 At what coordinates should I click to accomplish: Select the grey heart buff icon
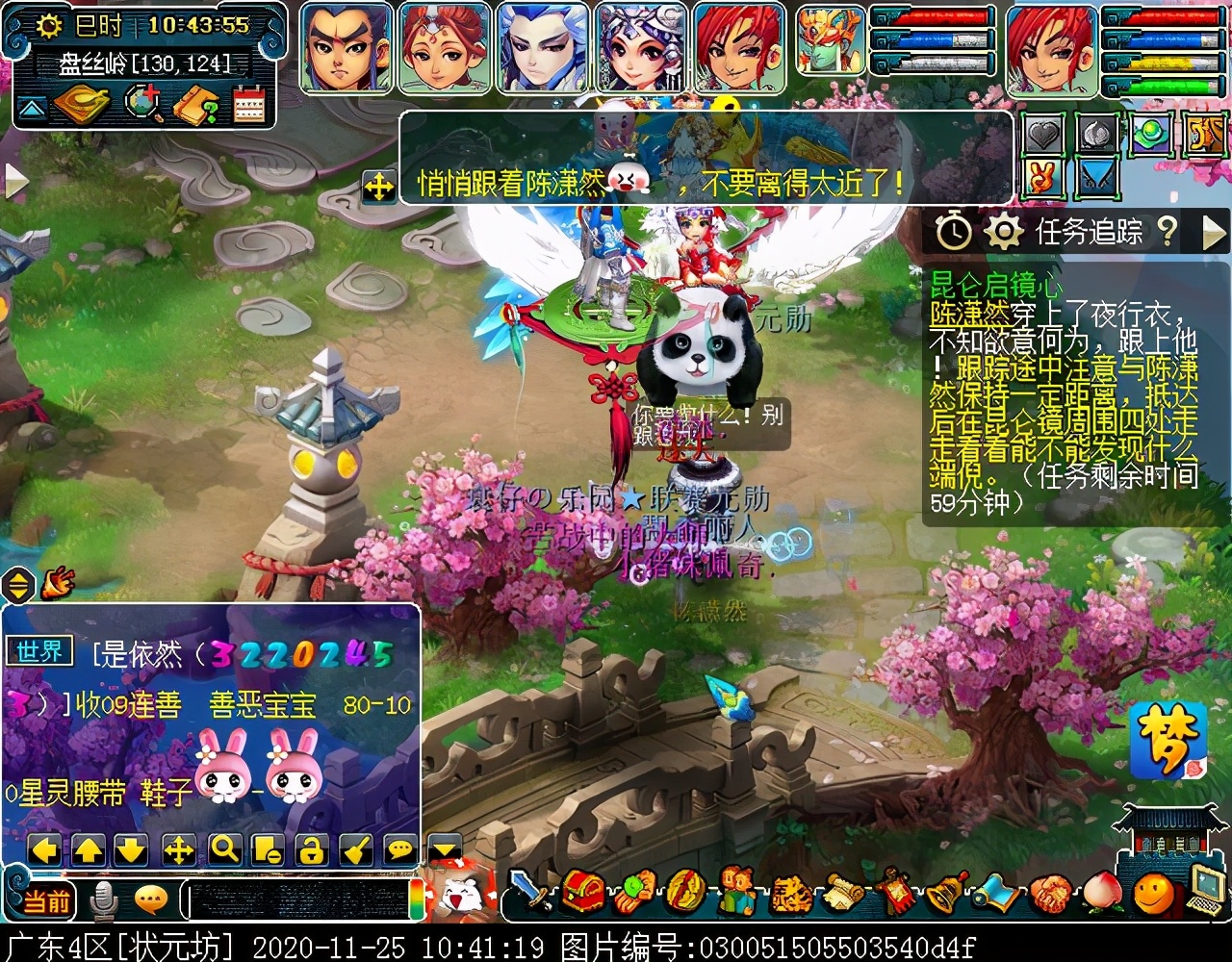tap(1044, 136)
